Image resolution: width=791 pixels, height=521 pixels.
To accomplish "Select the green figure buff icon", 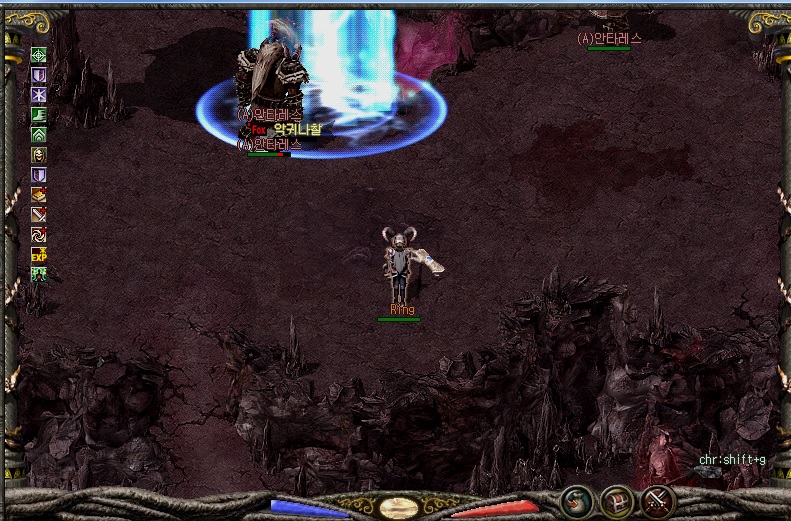I will click(x=39, y=273).
